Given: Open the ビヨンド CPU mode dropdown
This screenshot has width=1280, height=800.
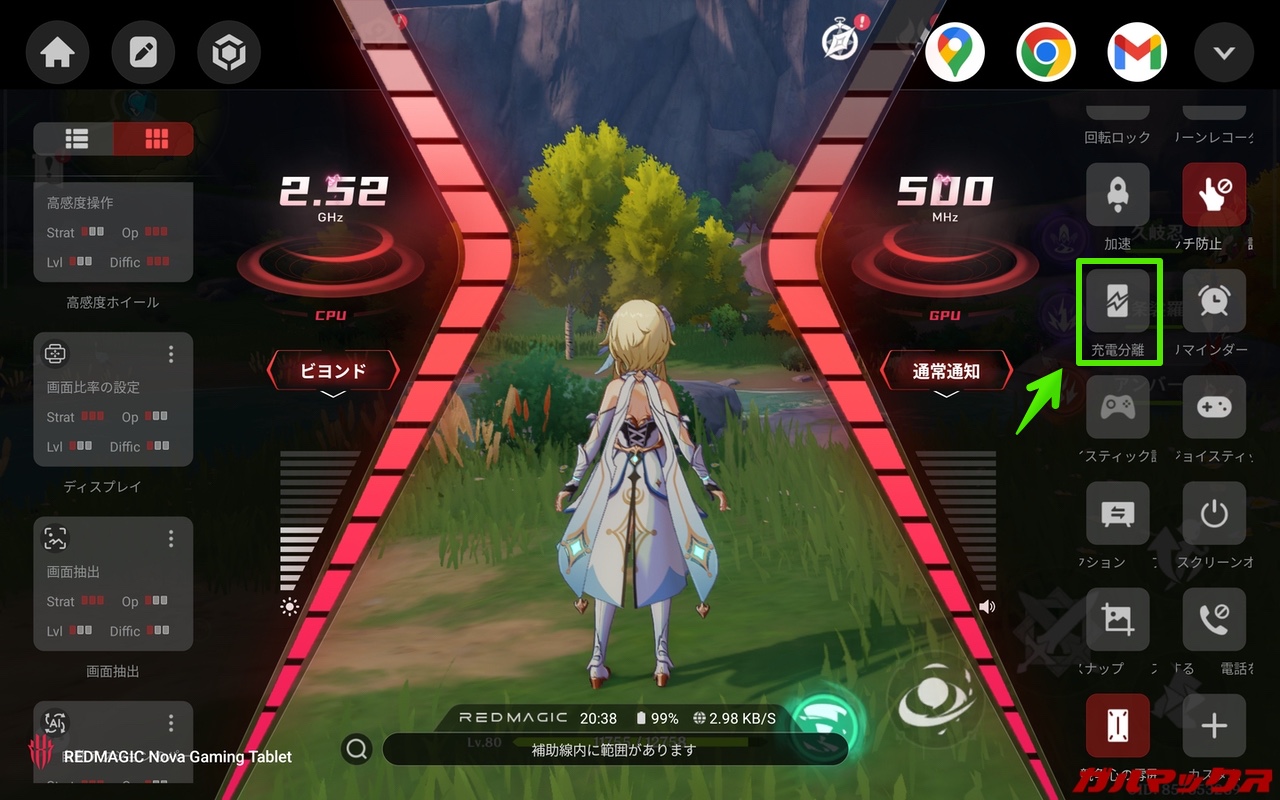Looking at the screenshot, I should (333, 372).
